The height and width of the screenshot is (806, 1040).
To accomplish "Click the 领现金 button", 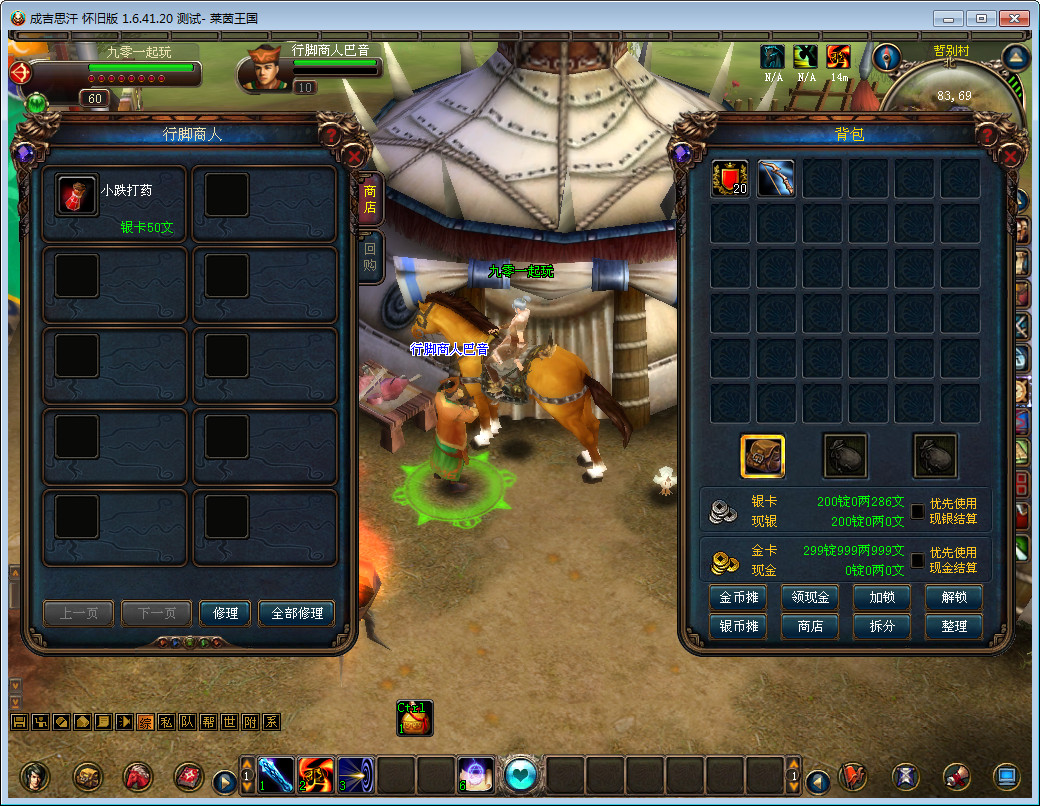I will [x=810, y=598].
